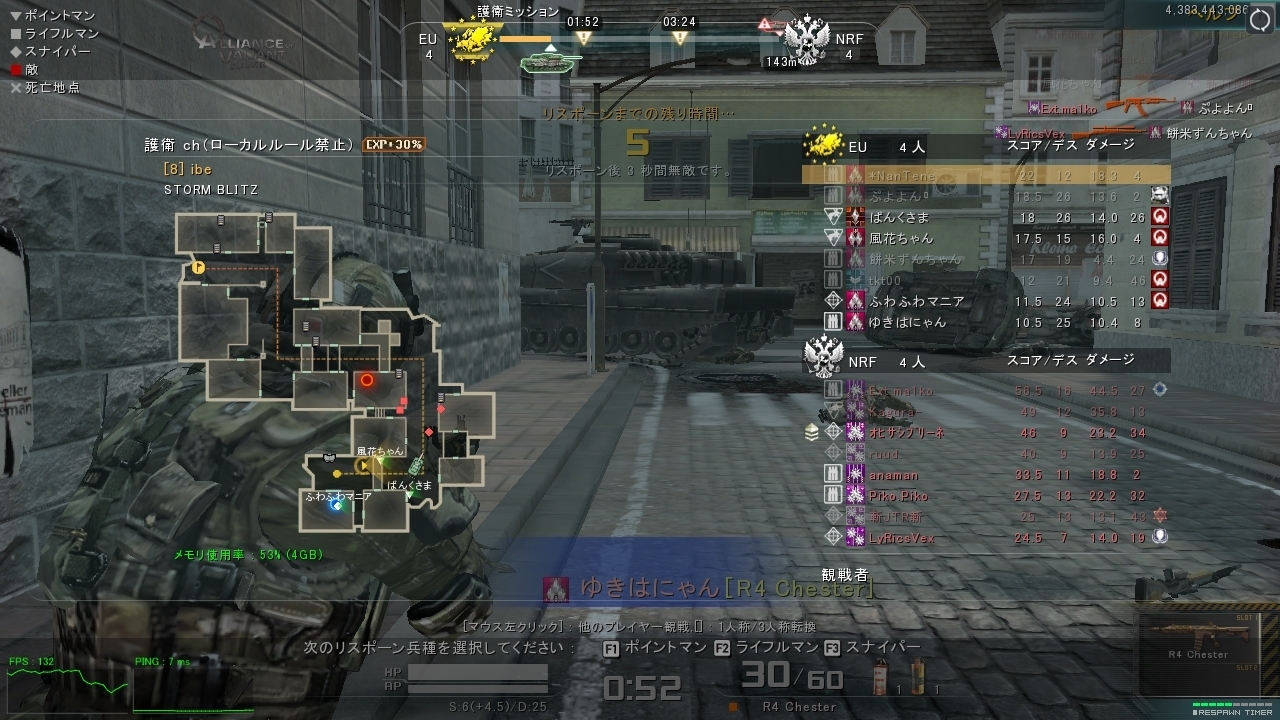The image size is (1280, 720).
Task: Pick the スナイパー respawn class
Action: point(872,648)
